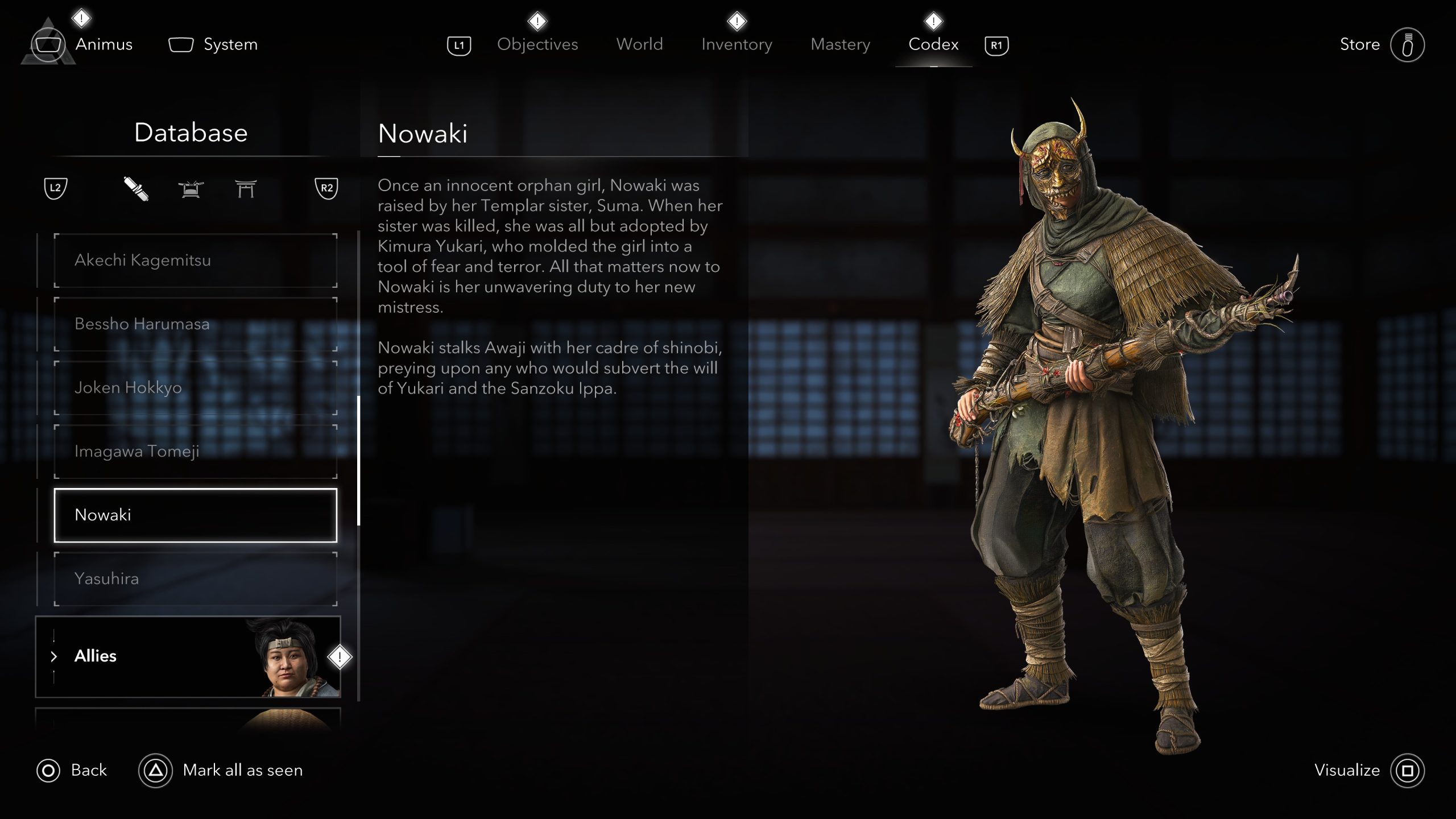Open the weapons workbench category icon
The image size is (1456, 819).
[191, 189]
